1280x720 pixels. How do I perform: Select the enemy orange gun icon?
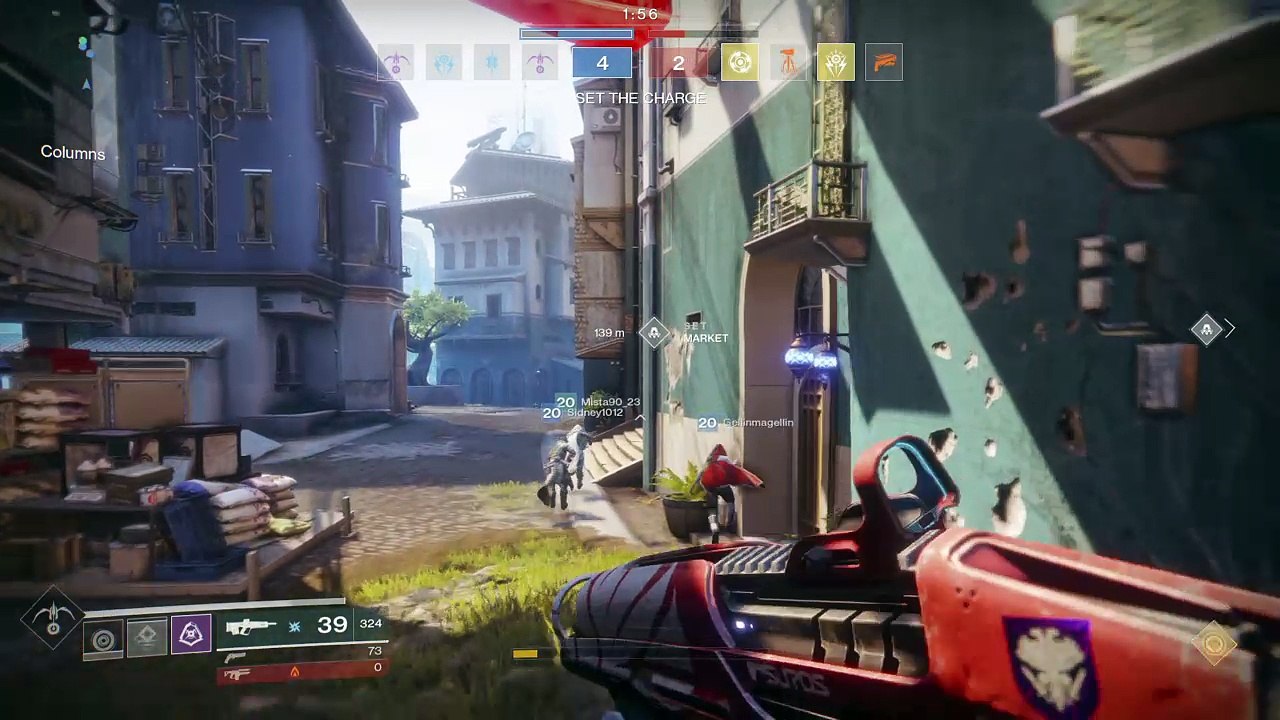[x=884, y=63]
